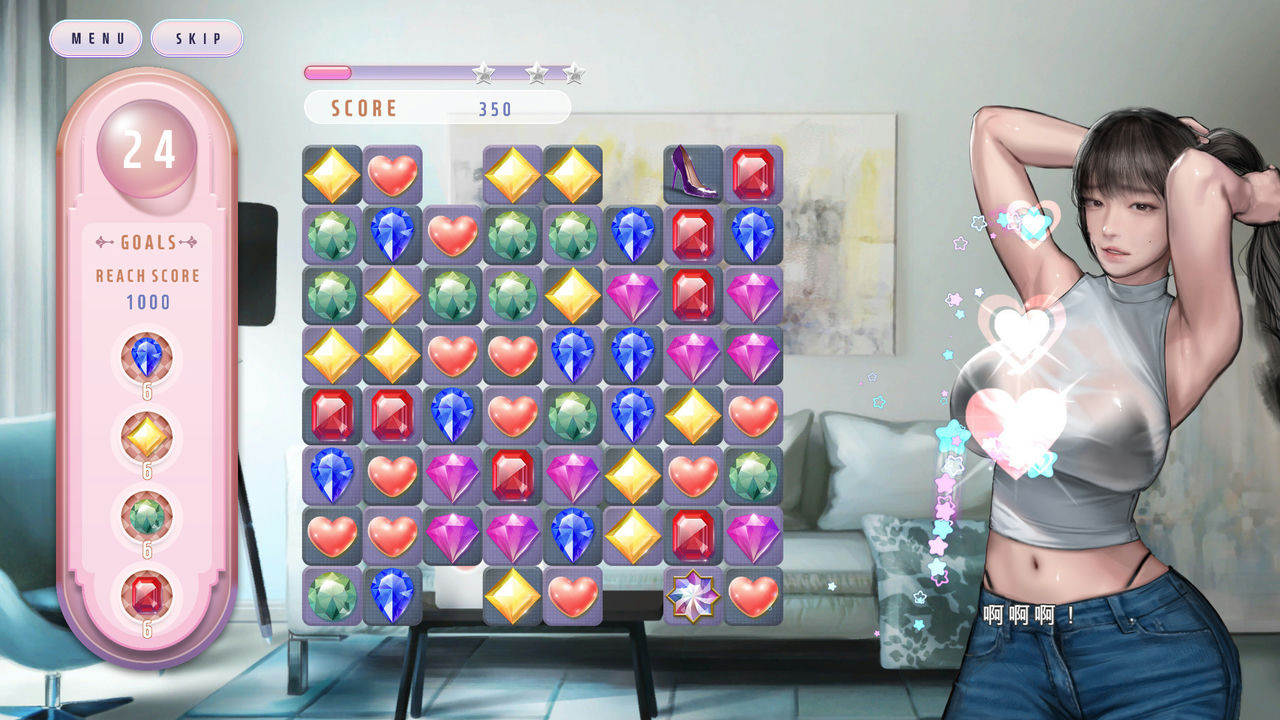Click the GOALS heading on the side panel
Screen dimensions: 1280x720
(146, 240)
